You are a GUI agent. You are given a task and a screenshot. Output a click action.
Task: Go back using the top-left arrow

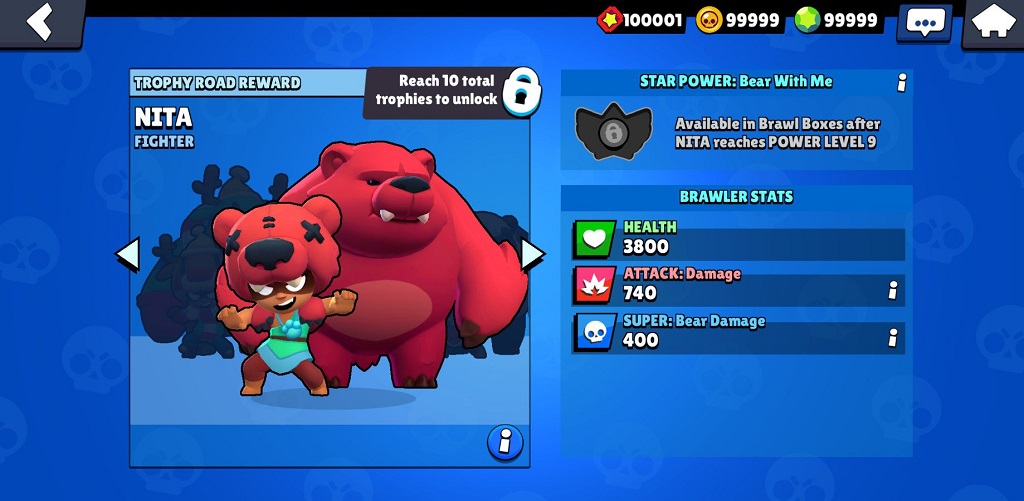pyautogui.click(x=41, y=21)
